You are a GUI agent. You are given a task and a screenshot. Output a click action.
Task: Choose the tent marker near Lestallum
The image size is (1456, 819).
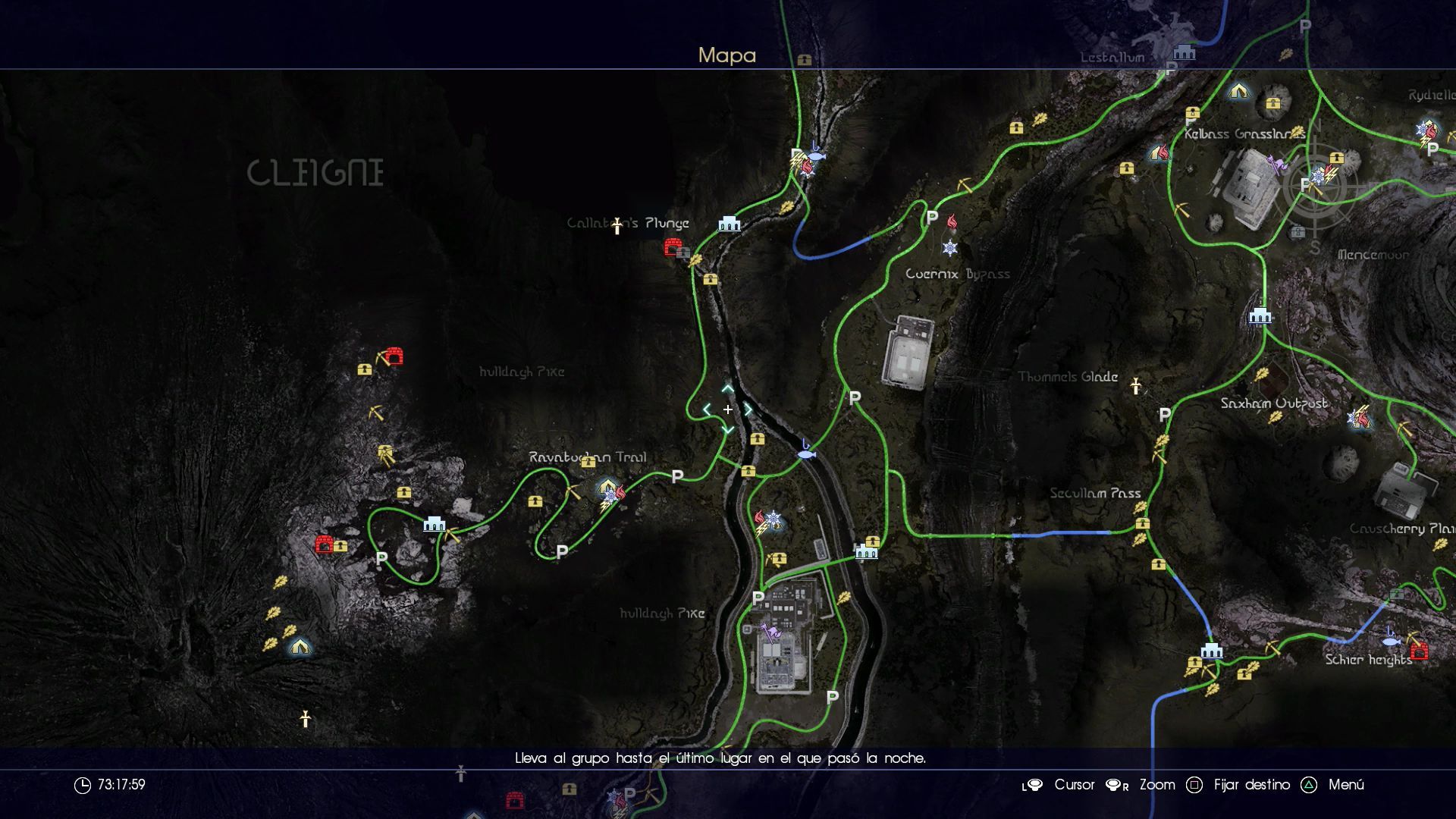pos(1238,91)
